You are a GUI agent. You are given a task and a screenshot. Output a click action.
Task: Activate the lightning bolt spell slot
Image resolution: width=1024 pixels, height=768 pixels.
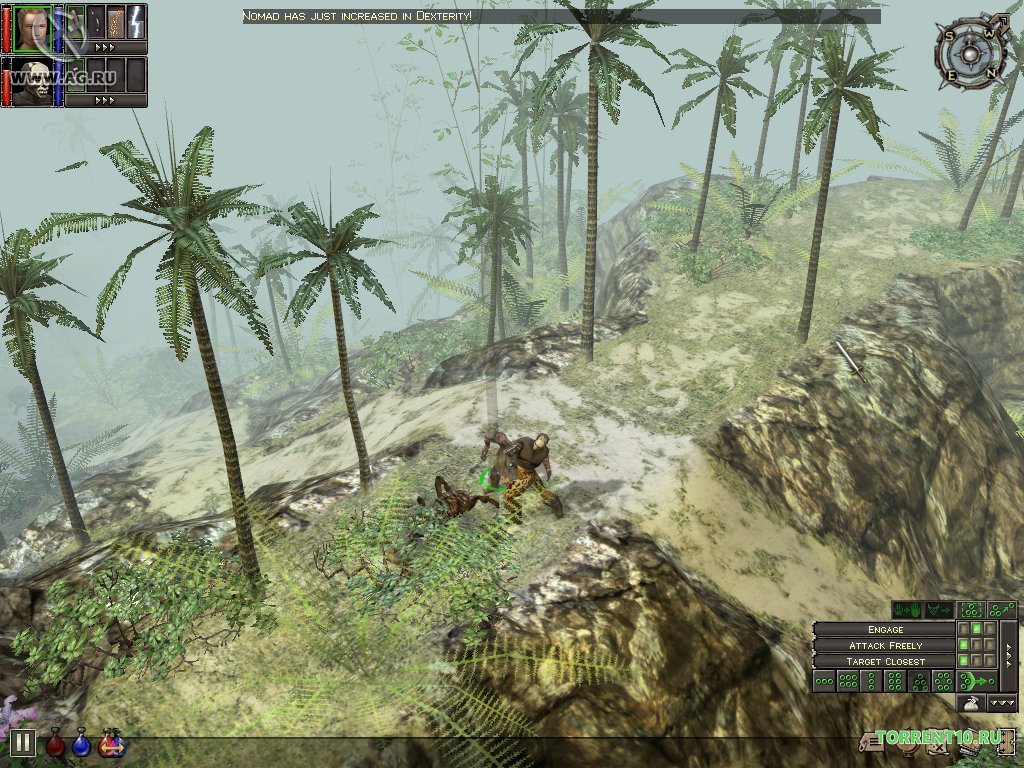click(136, 21)
